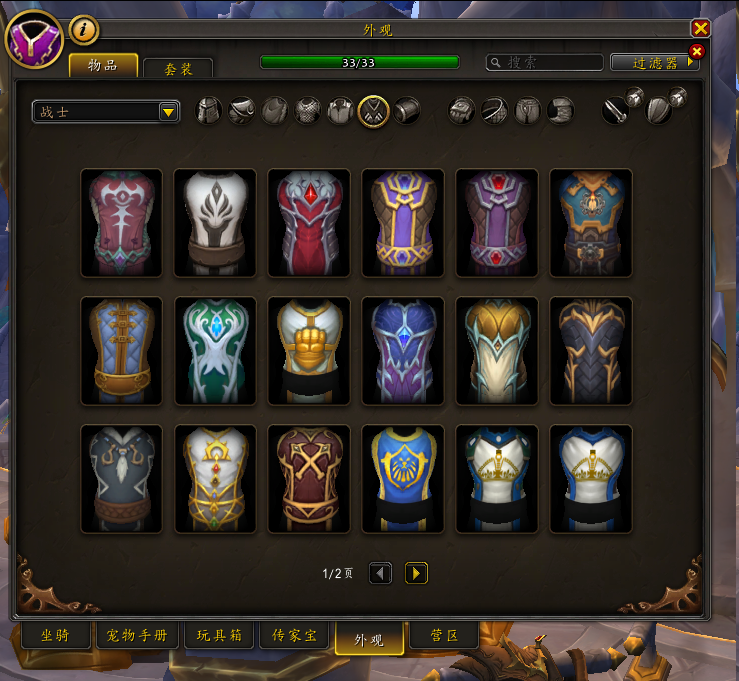Choose the helmet slot icon
Viewport: 739px width, 681px height.
[x=209, y=110]
